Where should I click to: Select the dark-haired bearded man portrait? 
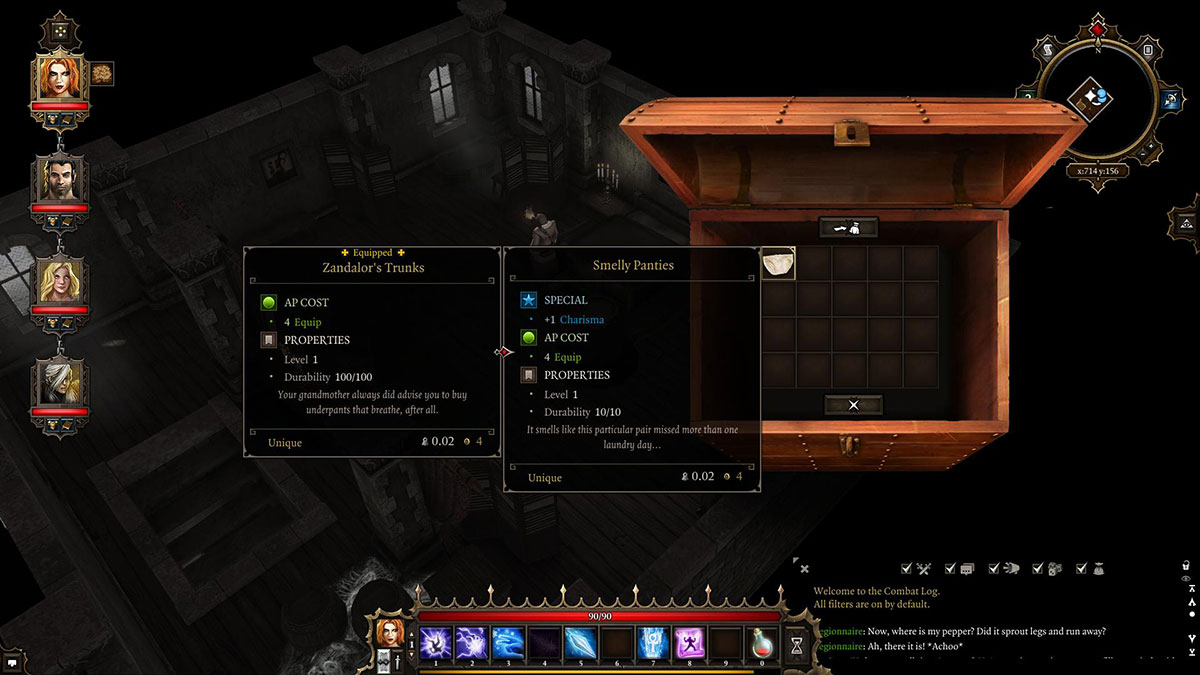[59, 180]
